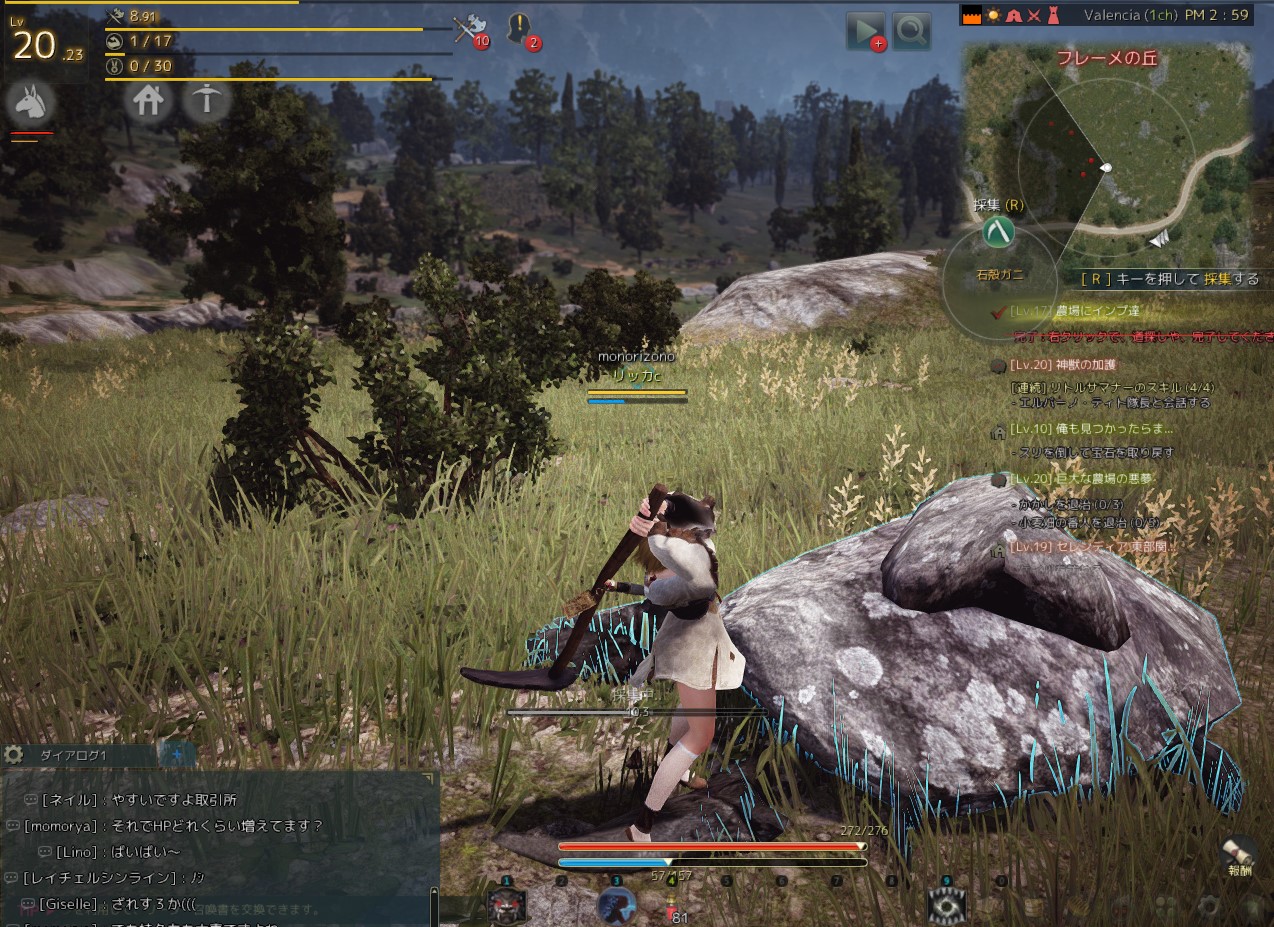
Task: Select the pickaxe worker icon
Action: (206, 100)
